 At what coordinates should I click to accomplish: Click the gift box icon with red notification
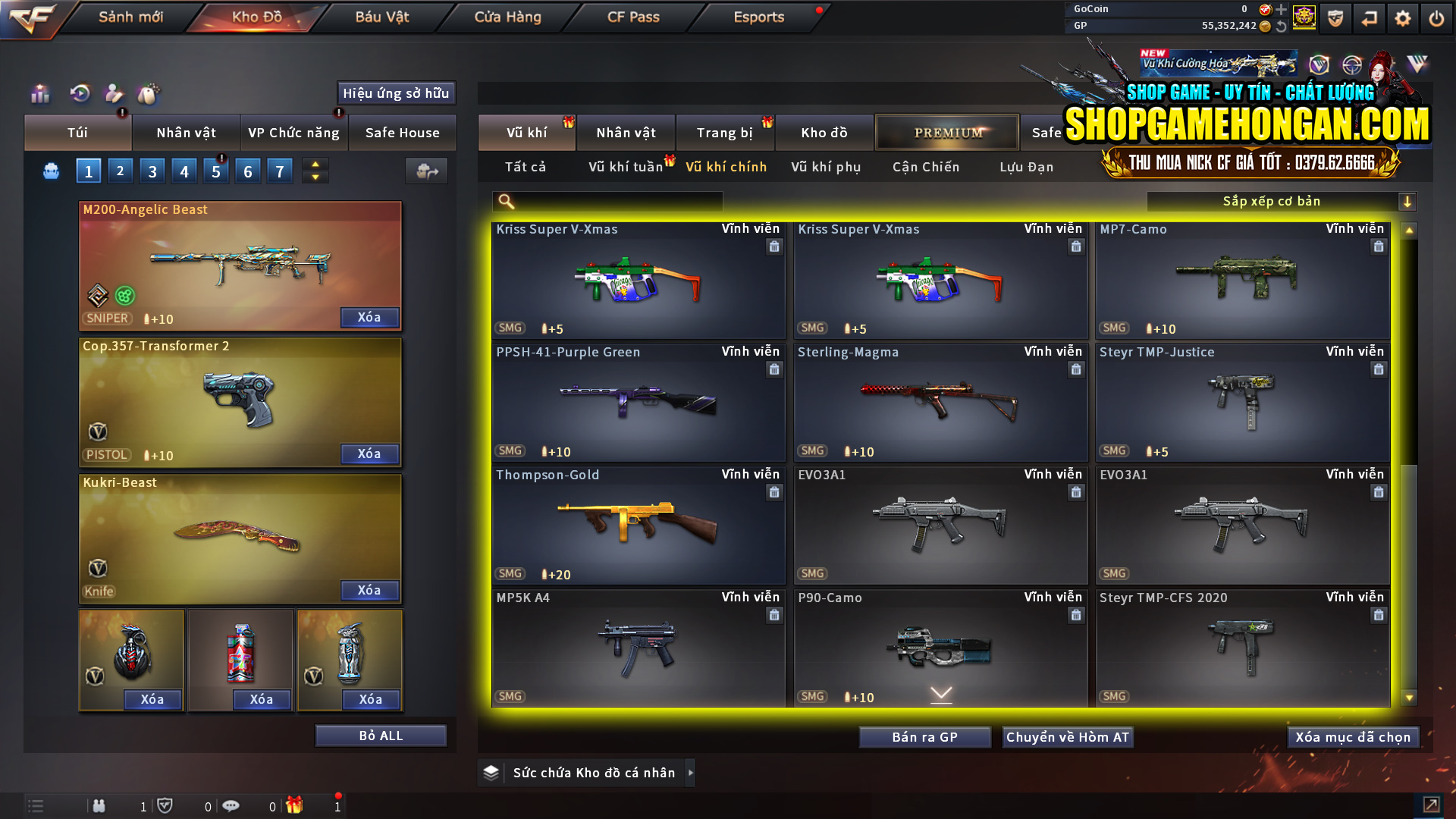click(296, 806)
